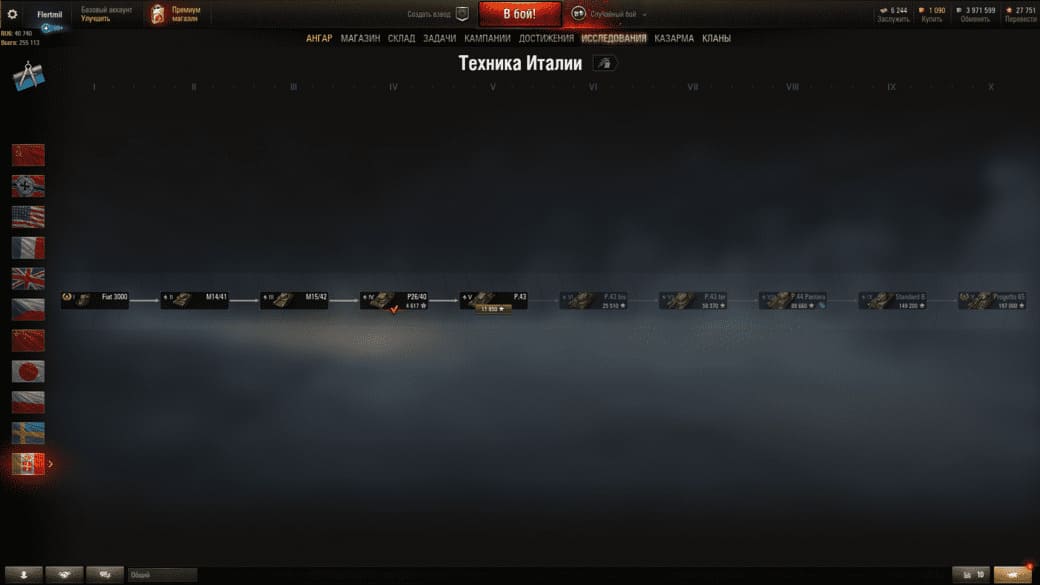The width and height of the screenshot is (1040, 585).
Task: Start battle with the red В бой! button
Action: tap(518, 14)
